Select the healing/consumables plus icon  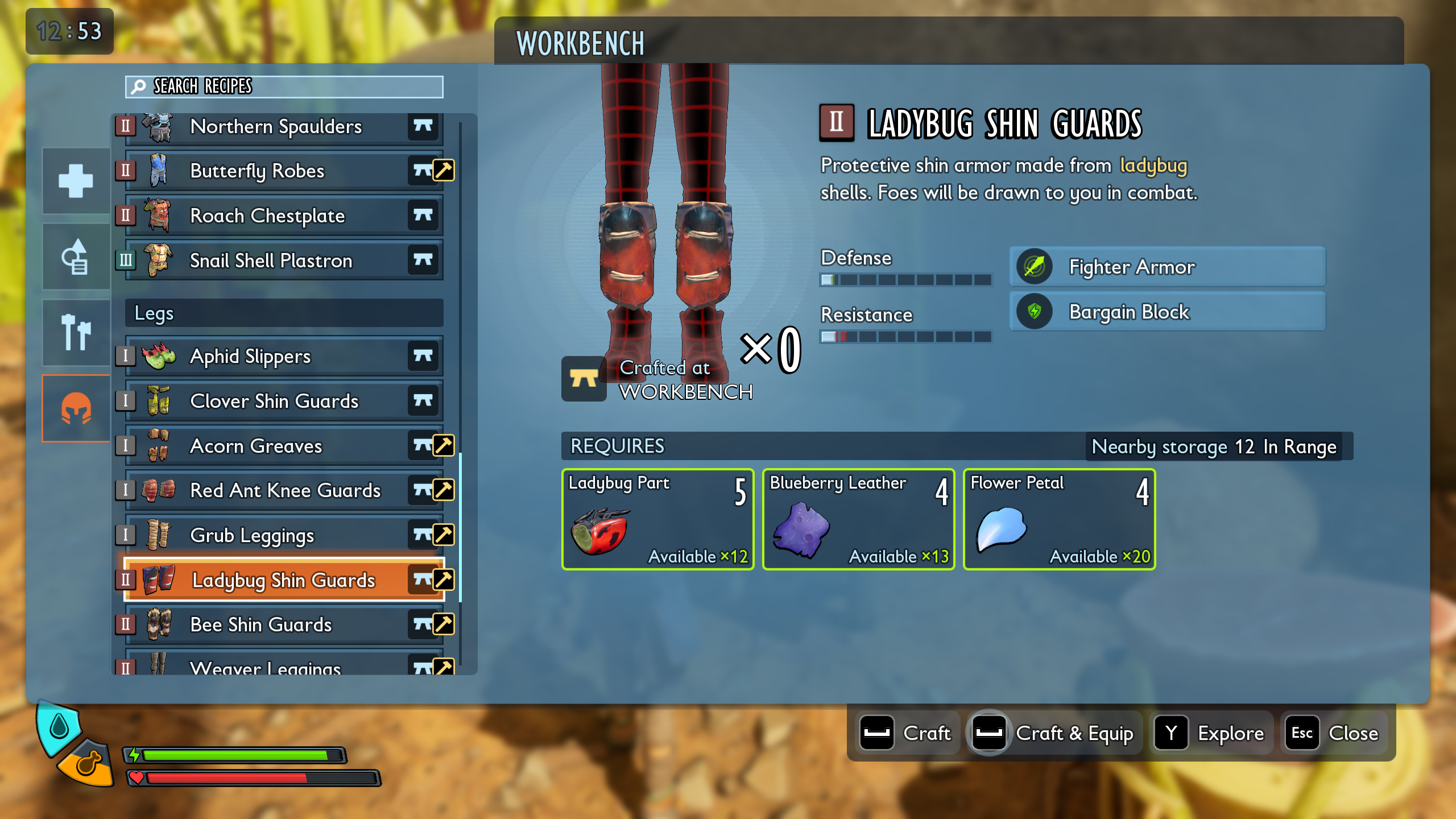76,181
